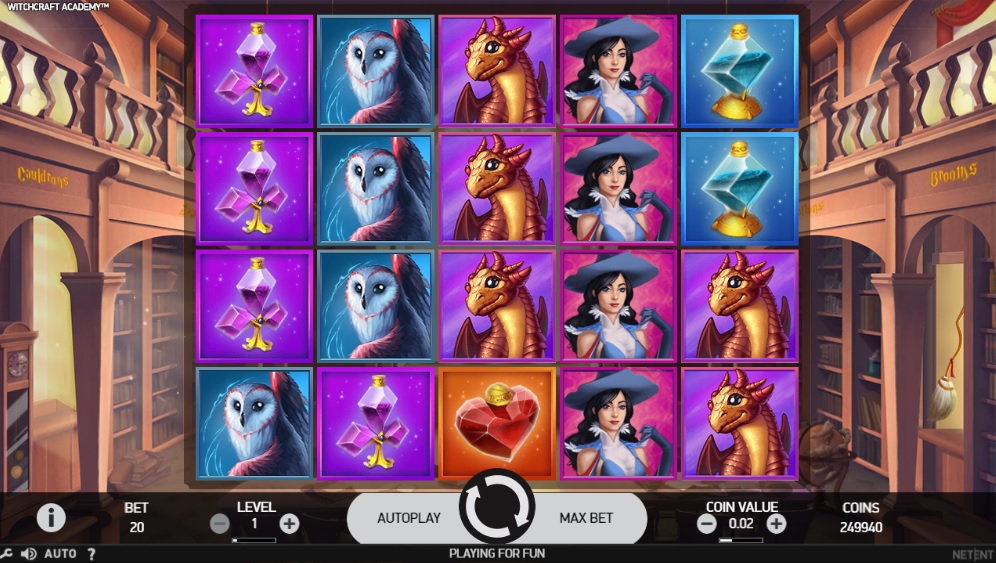Lower the coin value with the minus button
This screenshot has width=996, height=563.
707,523
